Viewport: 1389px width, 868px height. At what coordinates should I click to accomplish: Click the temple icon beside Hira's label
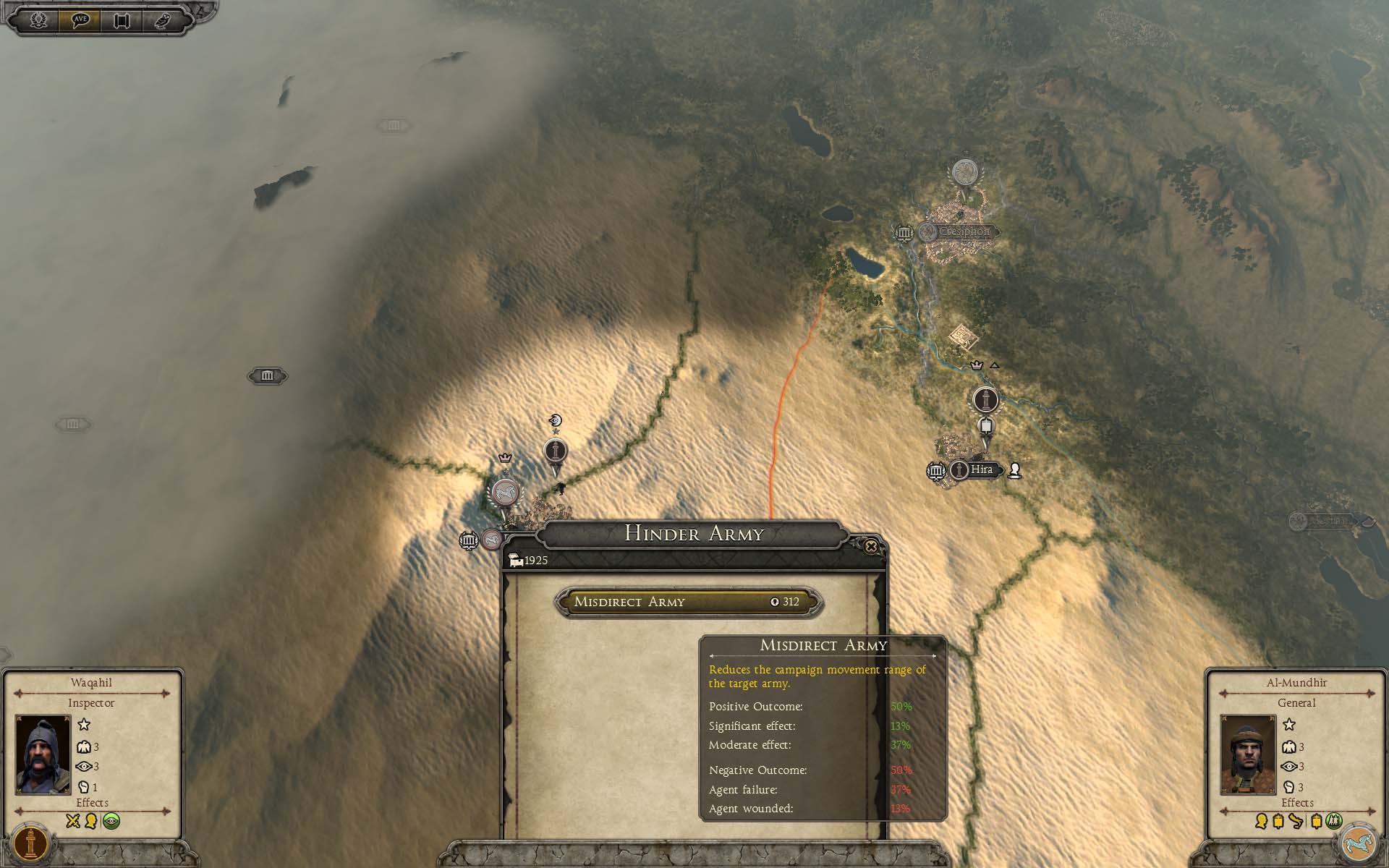click(936, 471)
